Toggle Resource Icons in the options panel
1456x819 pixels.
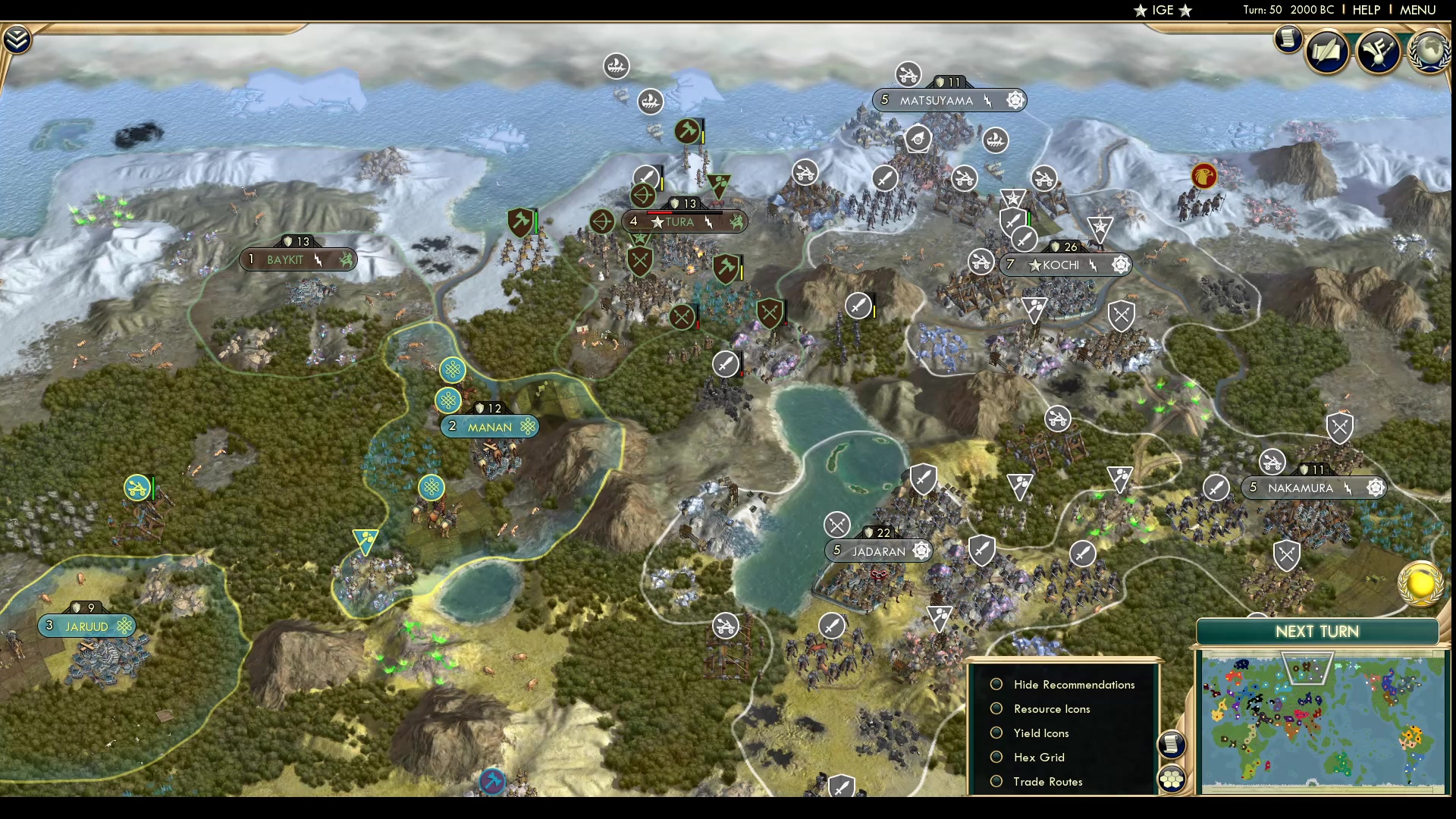click(996, 708)
